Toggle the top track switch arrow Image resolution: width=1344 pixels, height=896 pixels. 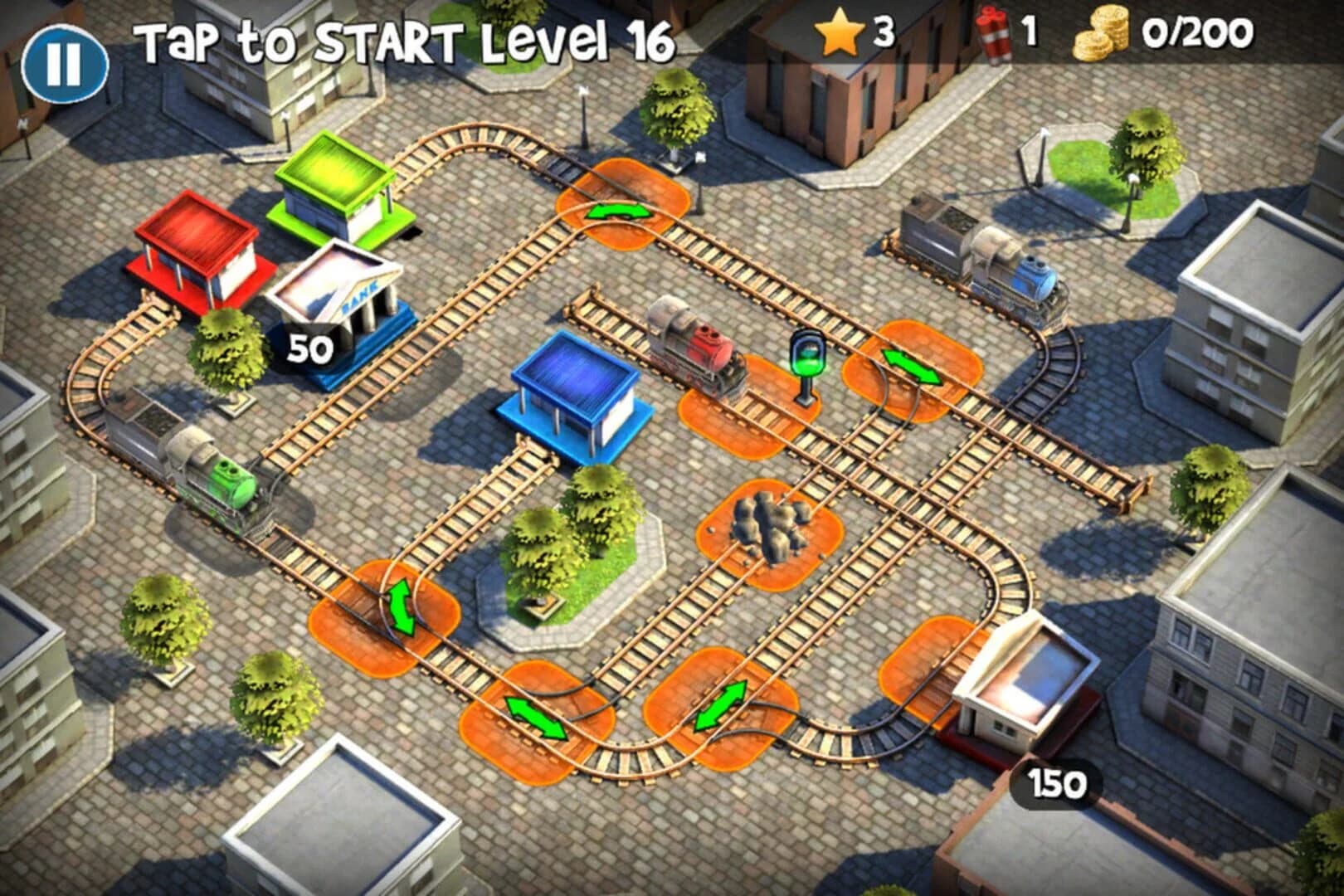coord(618,212)
